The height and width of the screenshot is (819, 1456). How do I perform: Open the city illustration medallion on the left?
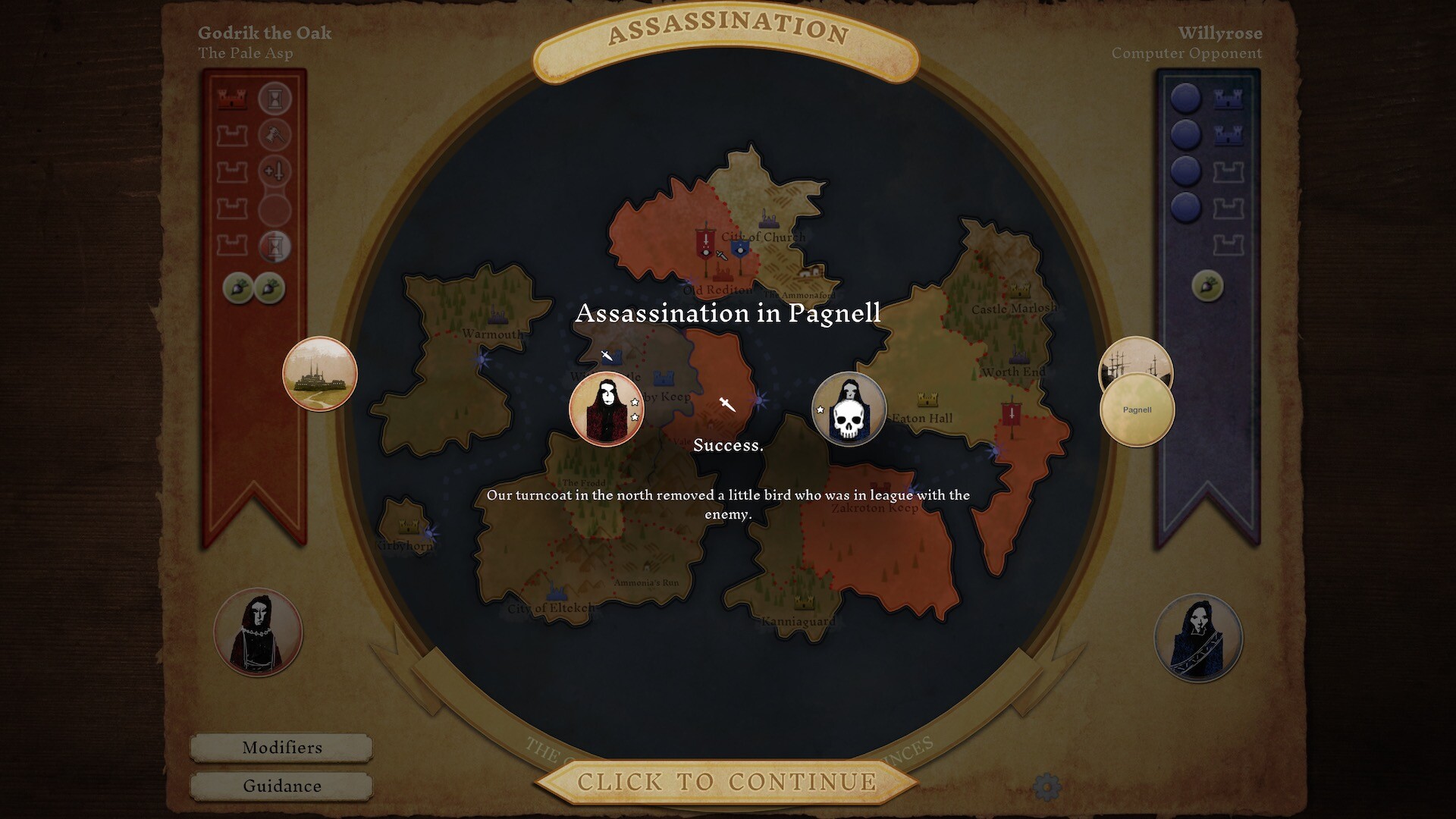click(x=320, y=374)
